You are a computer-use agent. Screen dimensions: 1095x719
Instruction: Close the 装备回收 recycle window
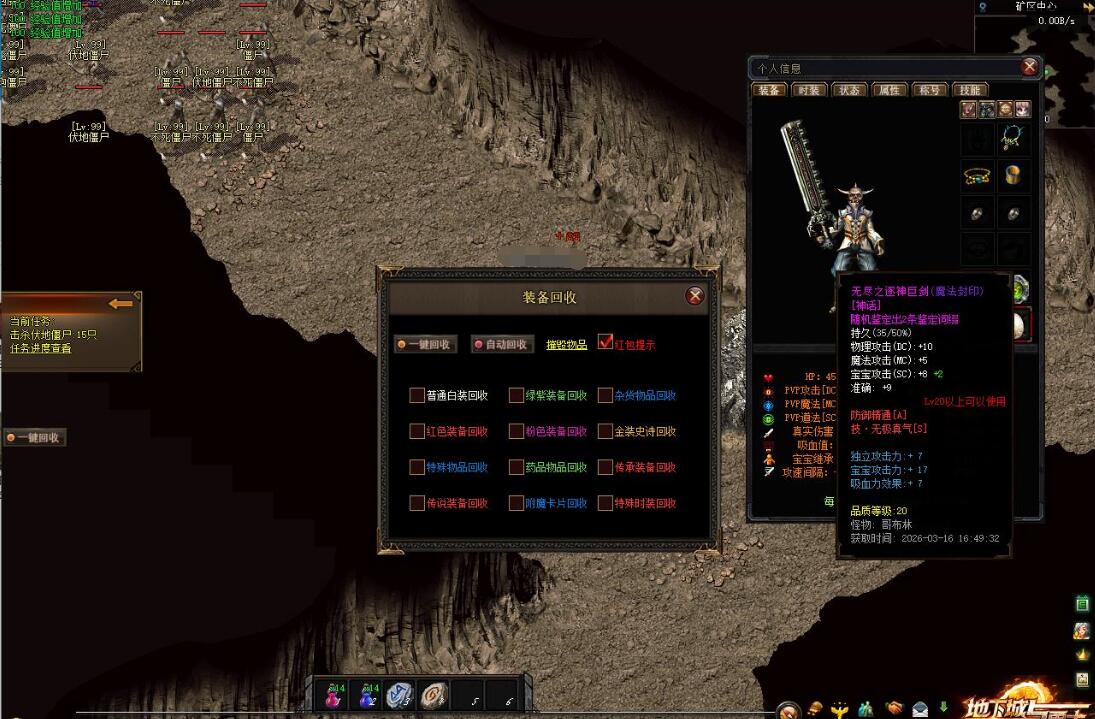click(x=695, y=296)
